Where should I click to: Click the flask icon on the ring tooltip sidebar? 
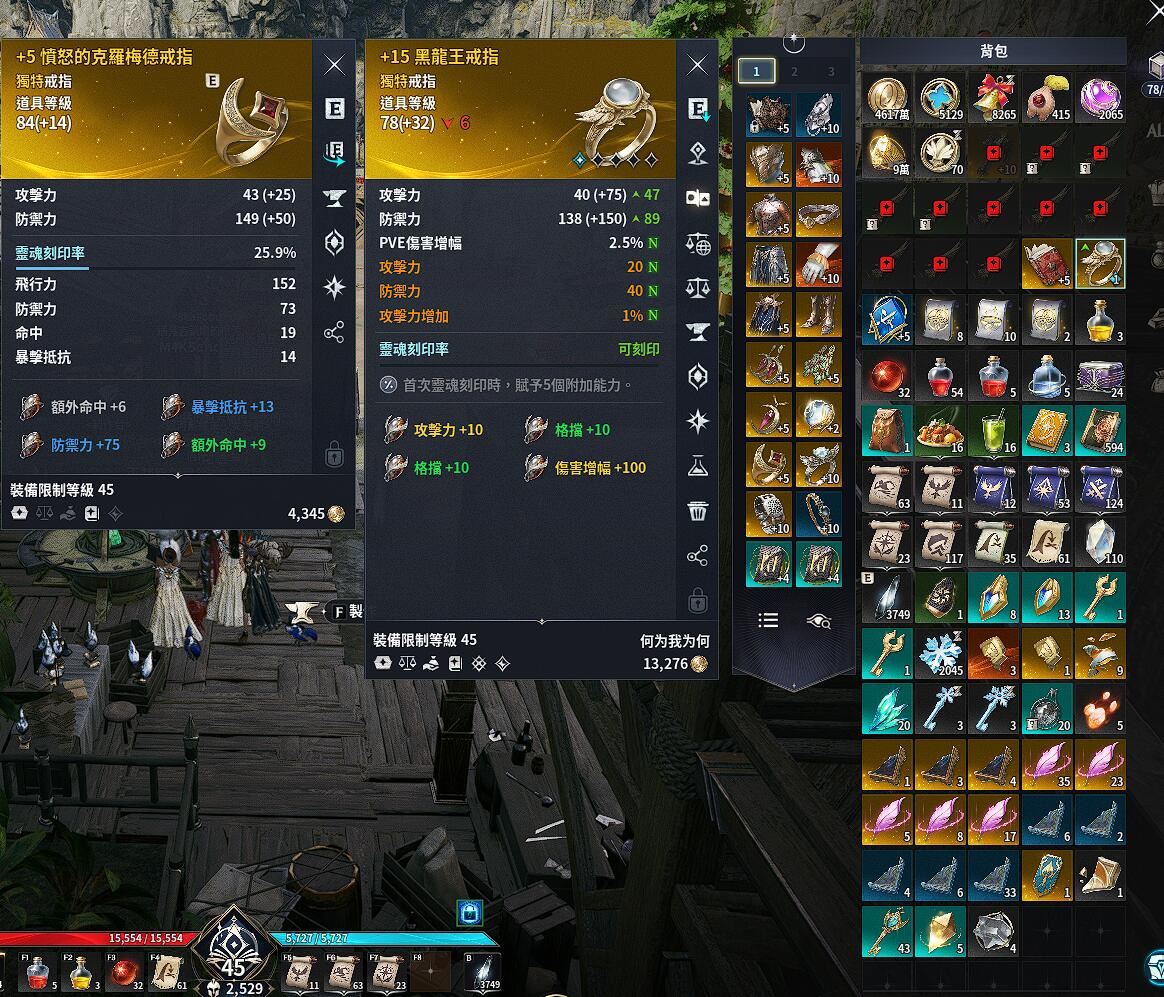(x=698, y=465)
